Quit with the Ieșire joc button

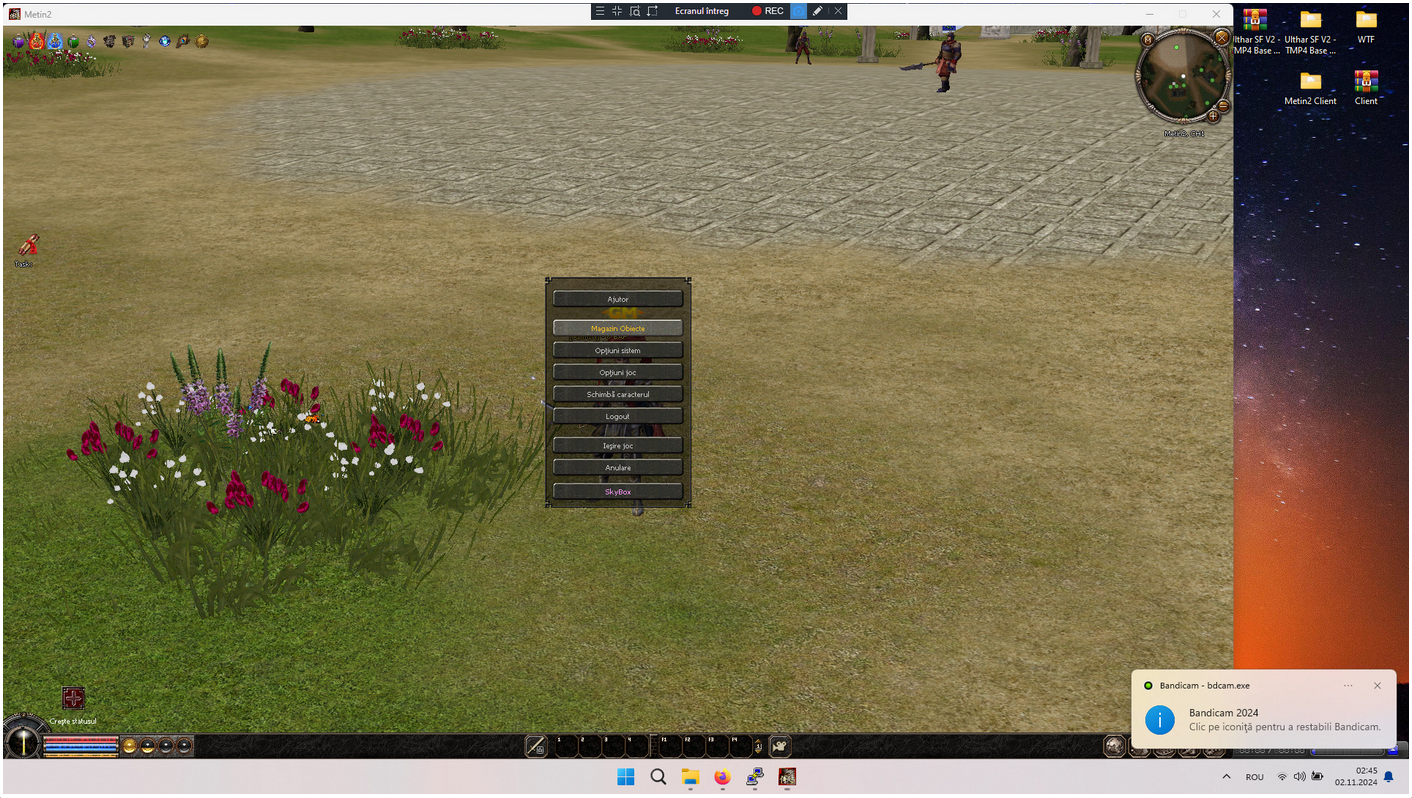pos(618,445)
